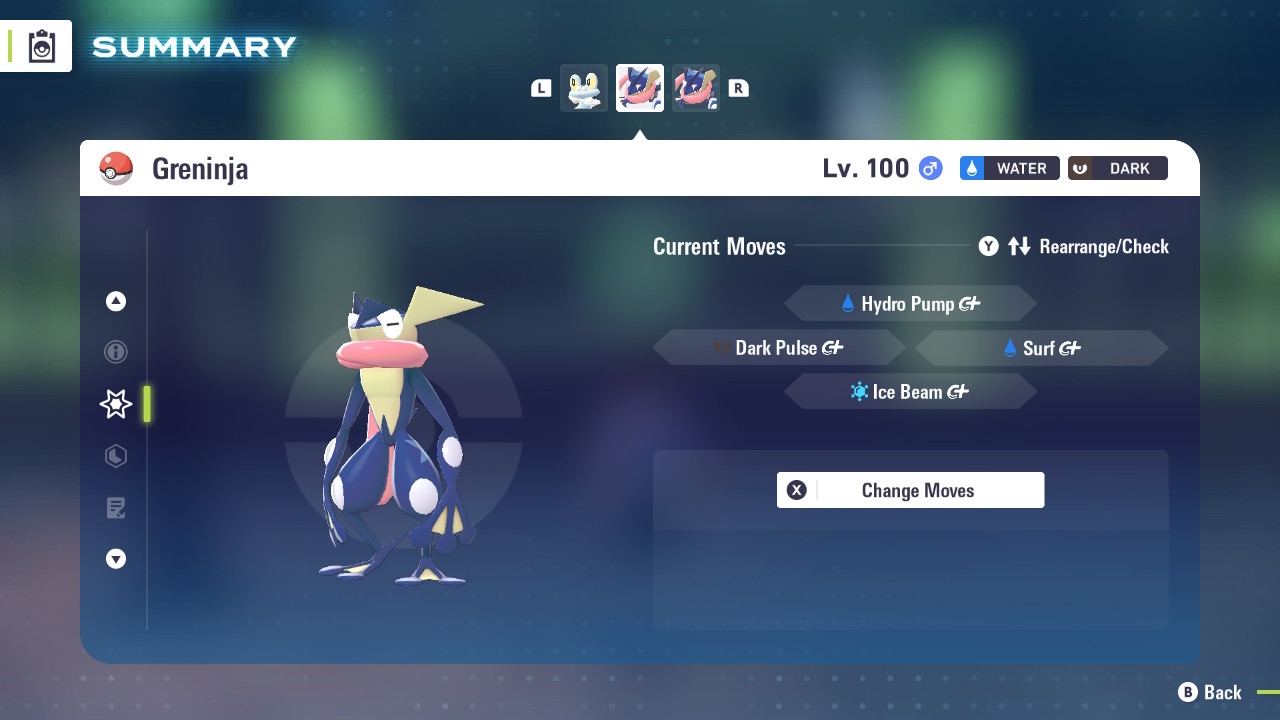
Task: Click the Dark type badge
Action: [x=1117, y=168]
